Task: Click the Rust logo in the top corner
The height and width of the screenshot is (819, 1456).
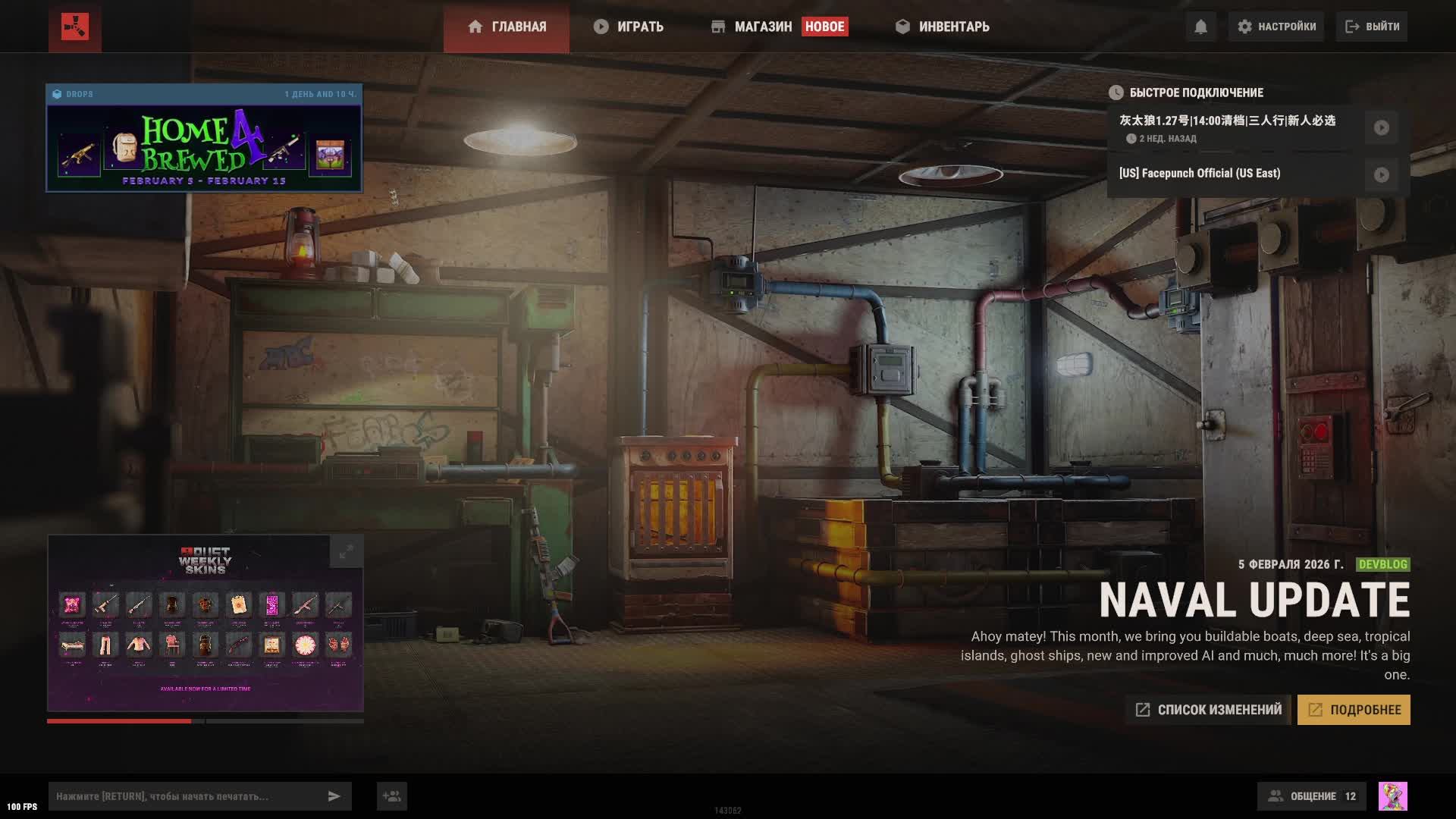Action: tap(75, 27)
